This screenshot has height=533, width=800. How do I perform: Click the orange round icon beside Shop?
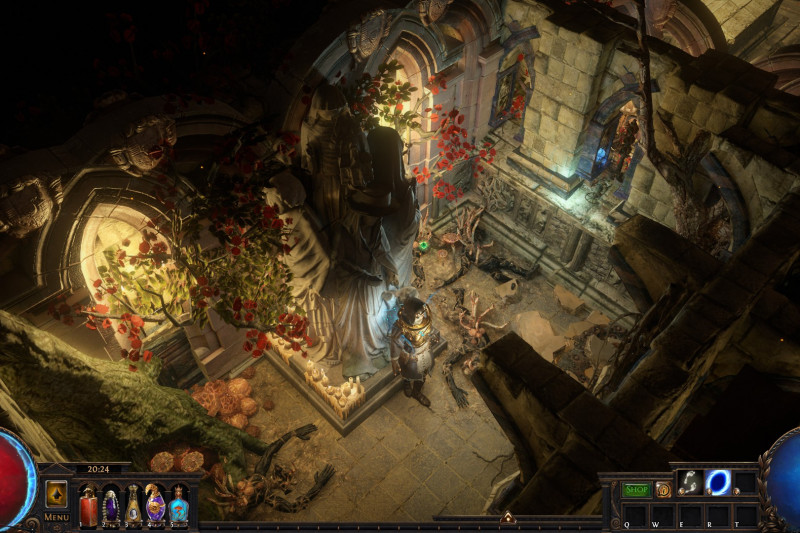click(x=662, y=490)
